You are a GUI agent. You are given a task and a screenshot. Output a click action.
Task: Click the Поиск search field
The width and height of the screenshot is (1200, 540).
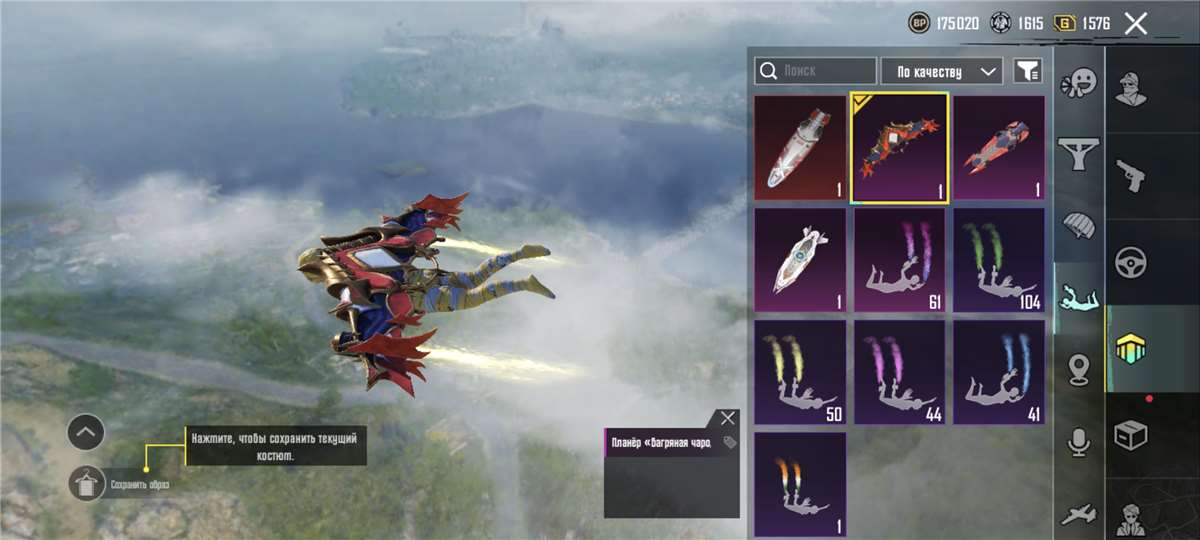815,71
